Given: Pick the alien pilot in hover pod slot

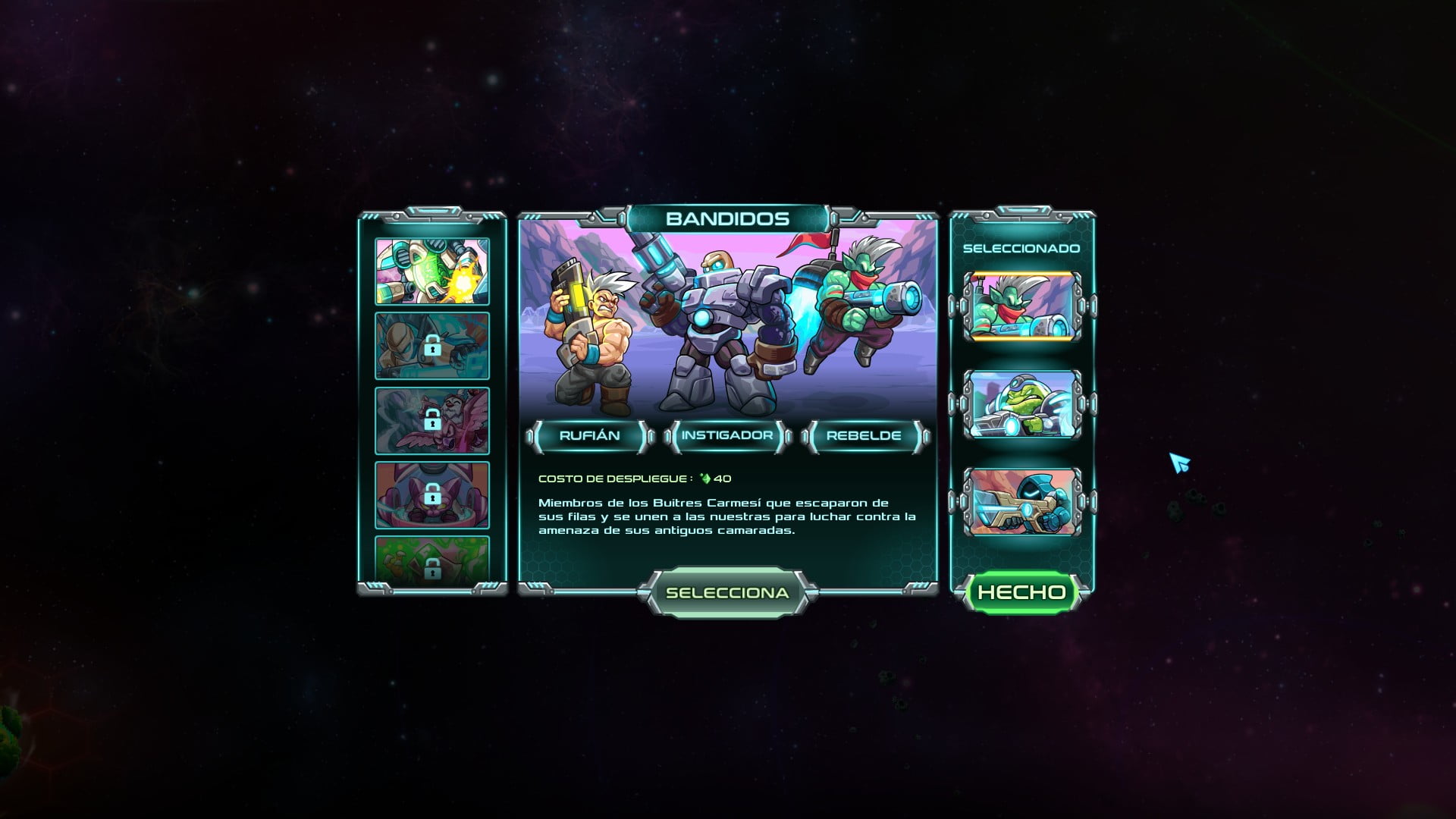Looking at the screenshot, I should [x=1021, y=404].
